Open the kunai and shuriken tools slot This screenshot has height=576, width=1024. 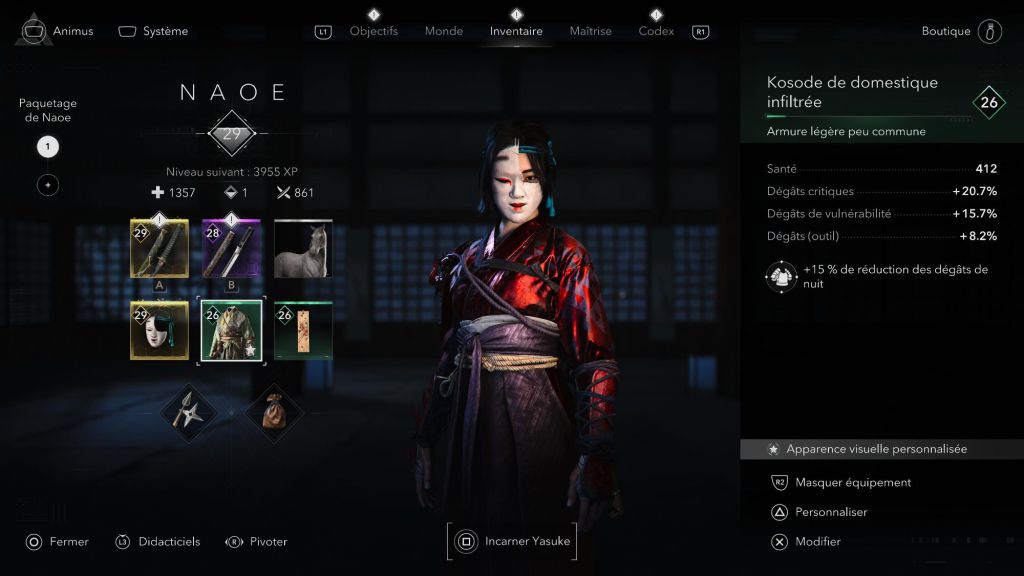pos(190,412)
